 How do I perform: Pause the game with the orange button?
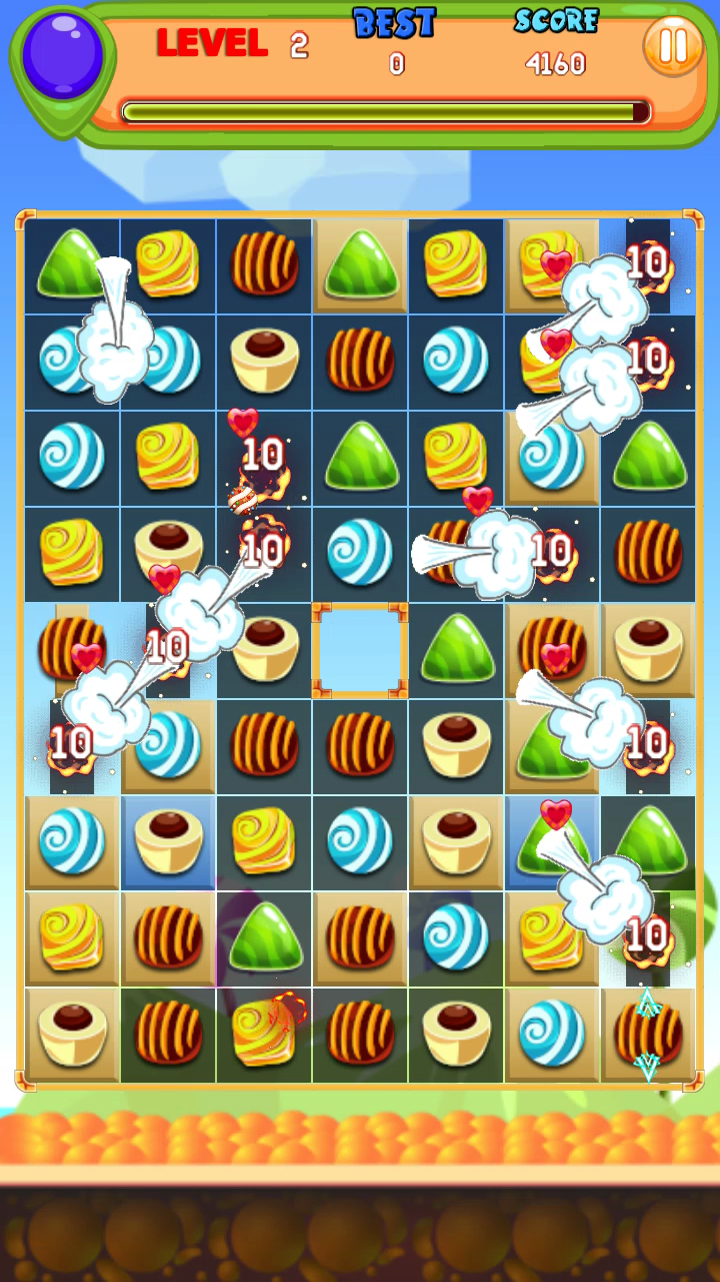click(672, 46)
